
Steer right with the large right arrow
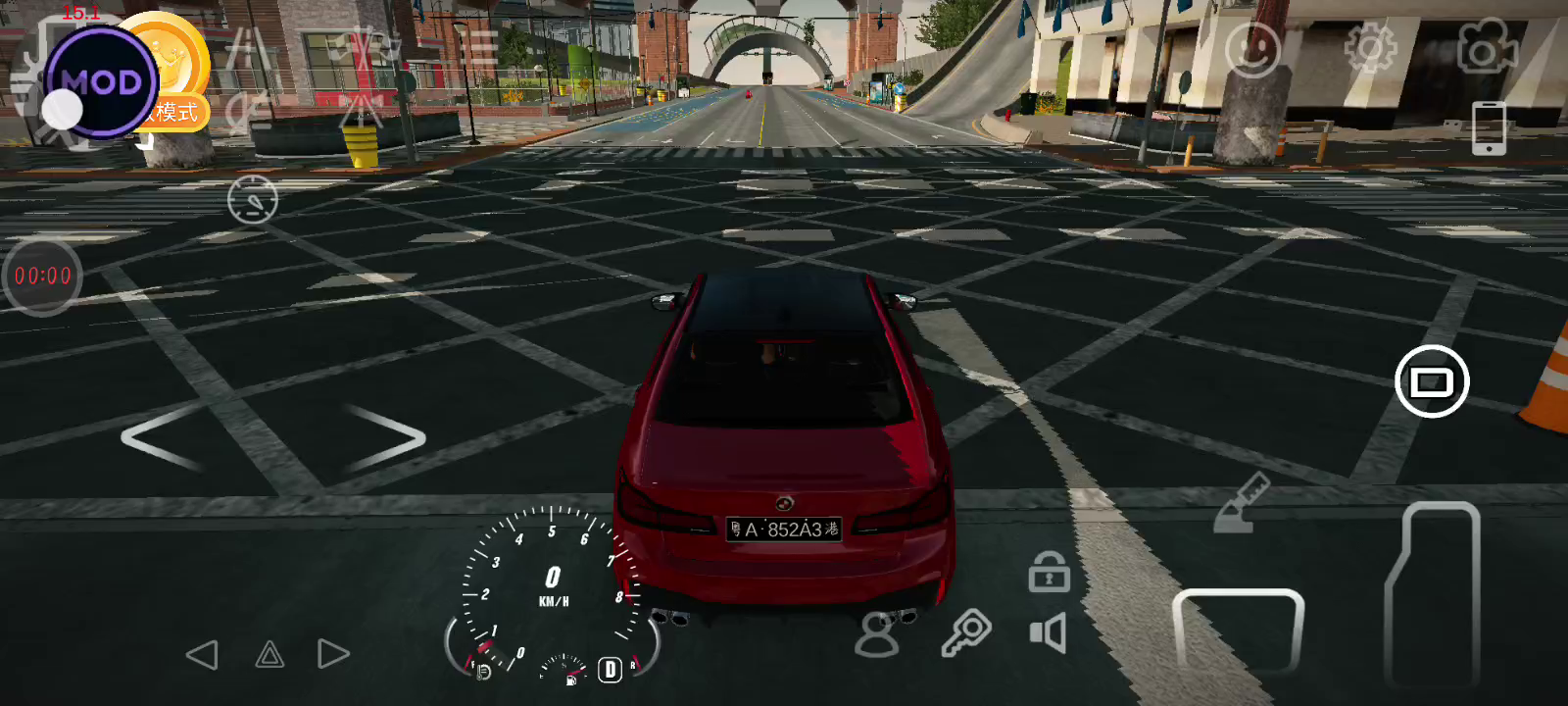click(x=385, y=437)
